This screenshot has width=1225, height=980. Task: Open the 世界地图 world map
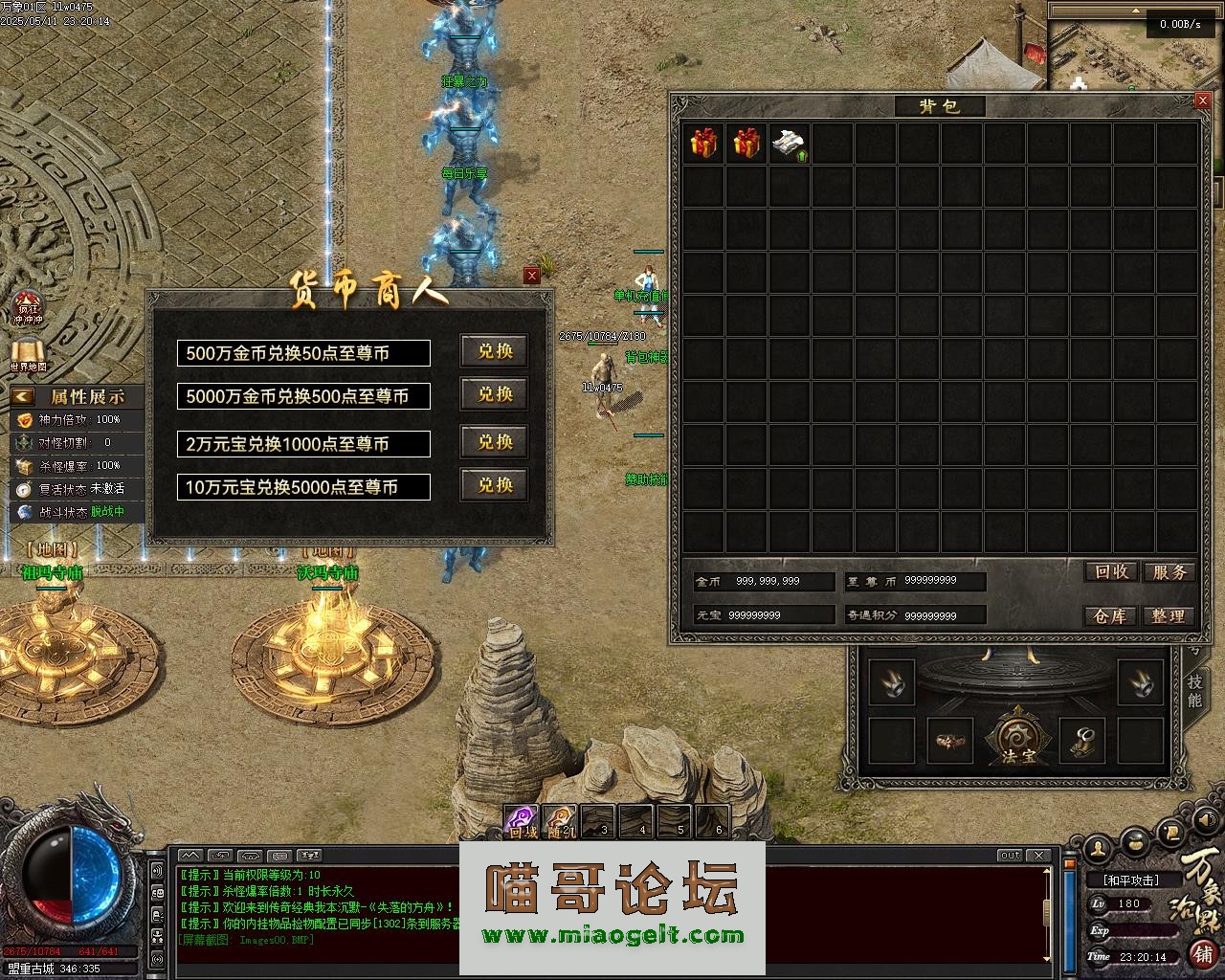tap(29, 353)
